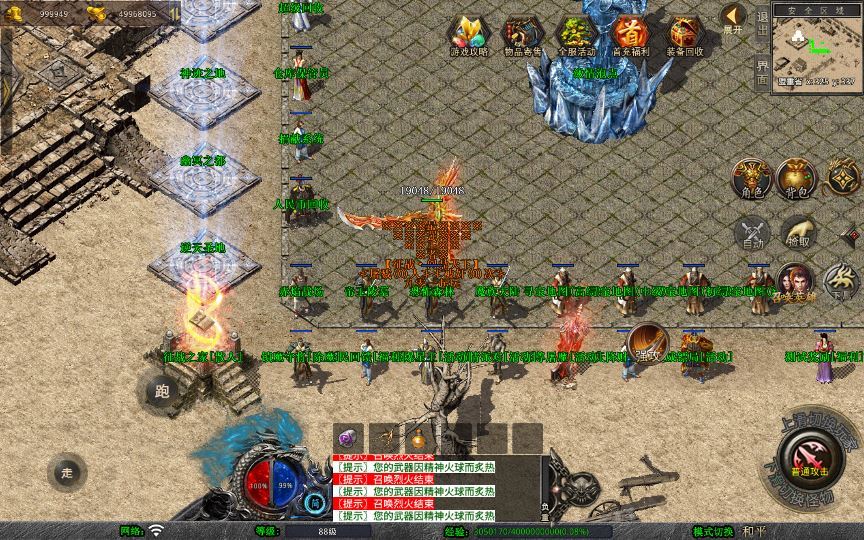Open the 游戏攻略 game guide icon

pyautogui.click(x=466, y=36)
